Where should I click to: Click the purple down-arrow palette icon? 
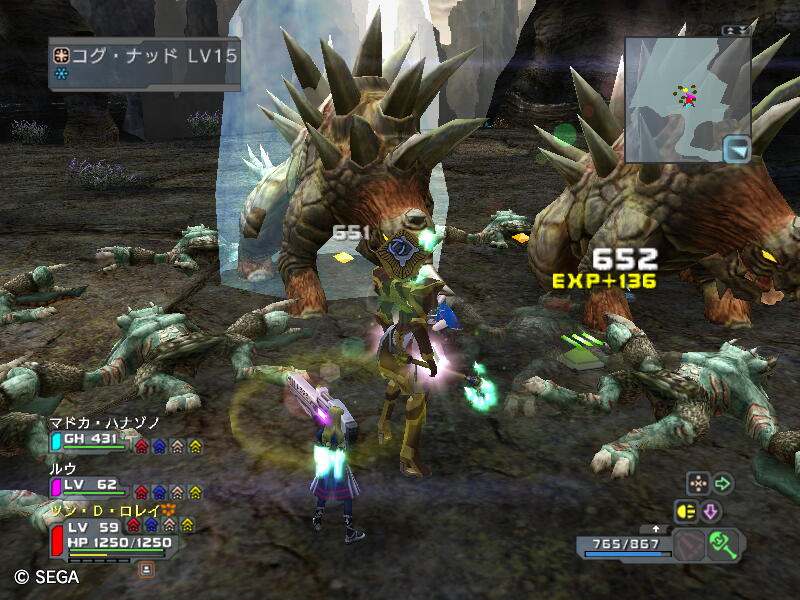click(711, 512)
